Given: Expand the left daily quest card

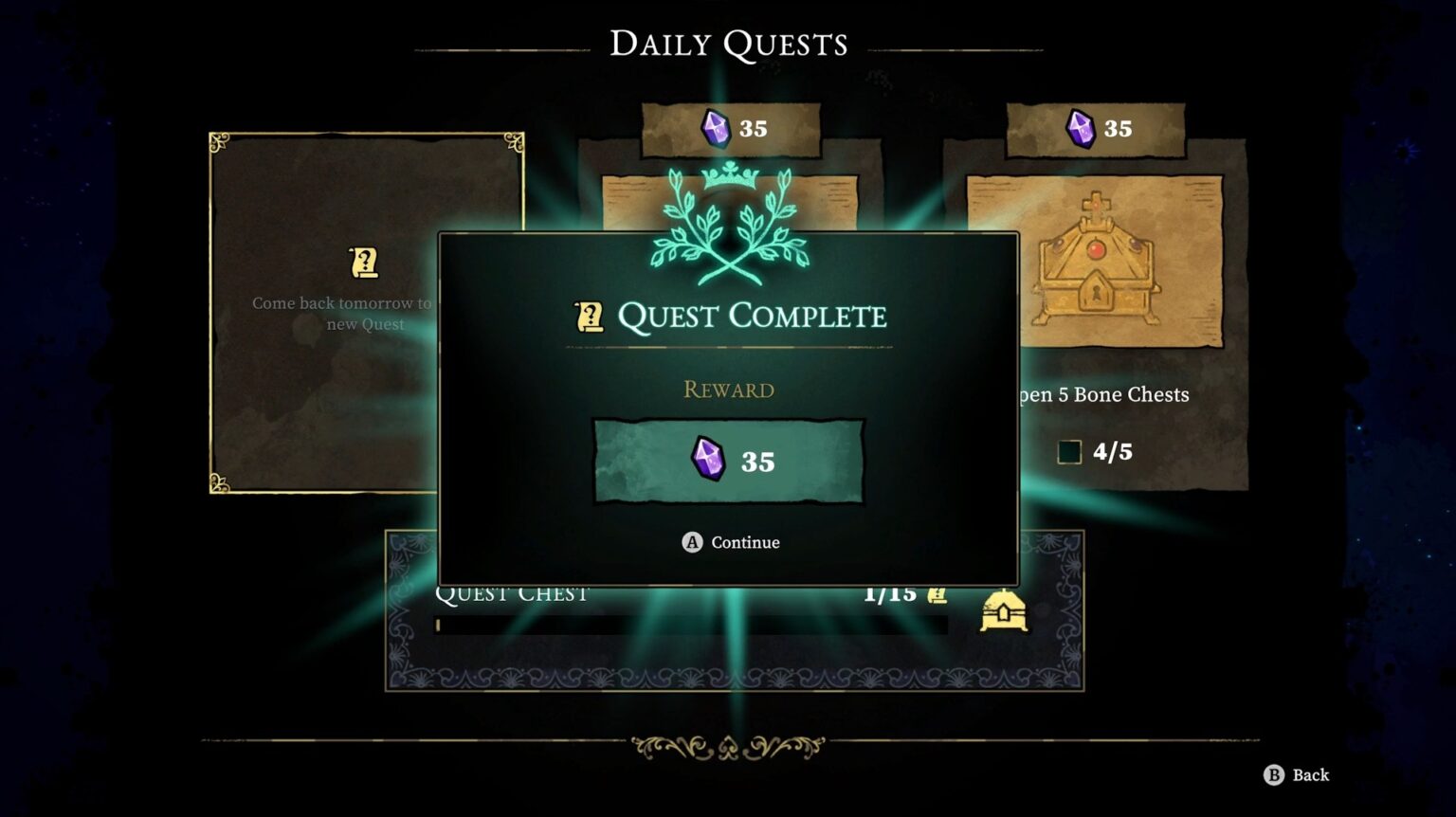Looking at the screenshot, I should (x=365, y=313).
